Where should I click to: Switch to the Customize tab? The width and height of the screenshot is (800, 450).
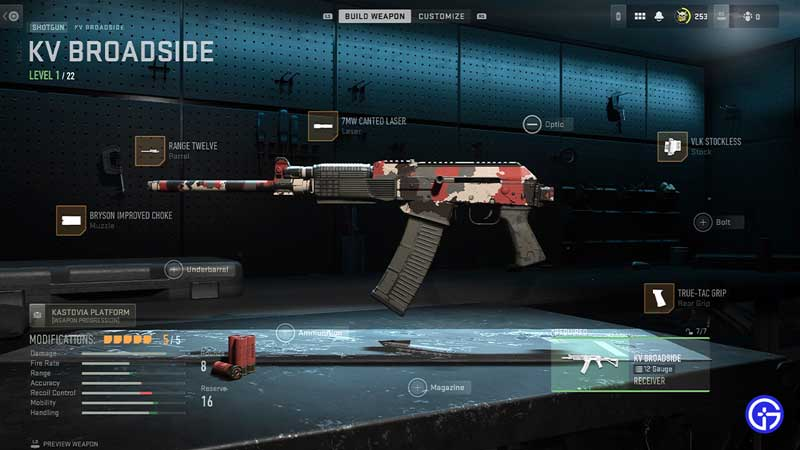441,16
